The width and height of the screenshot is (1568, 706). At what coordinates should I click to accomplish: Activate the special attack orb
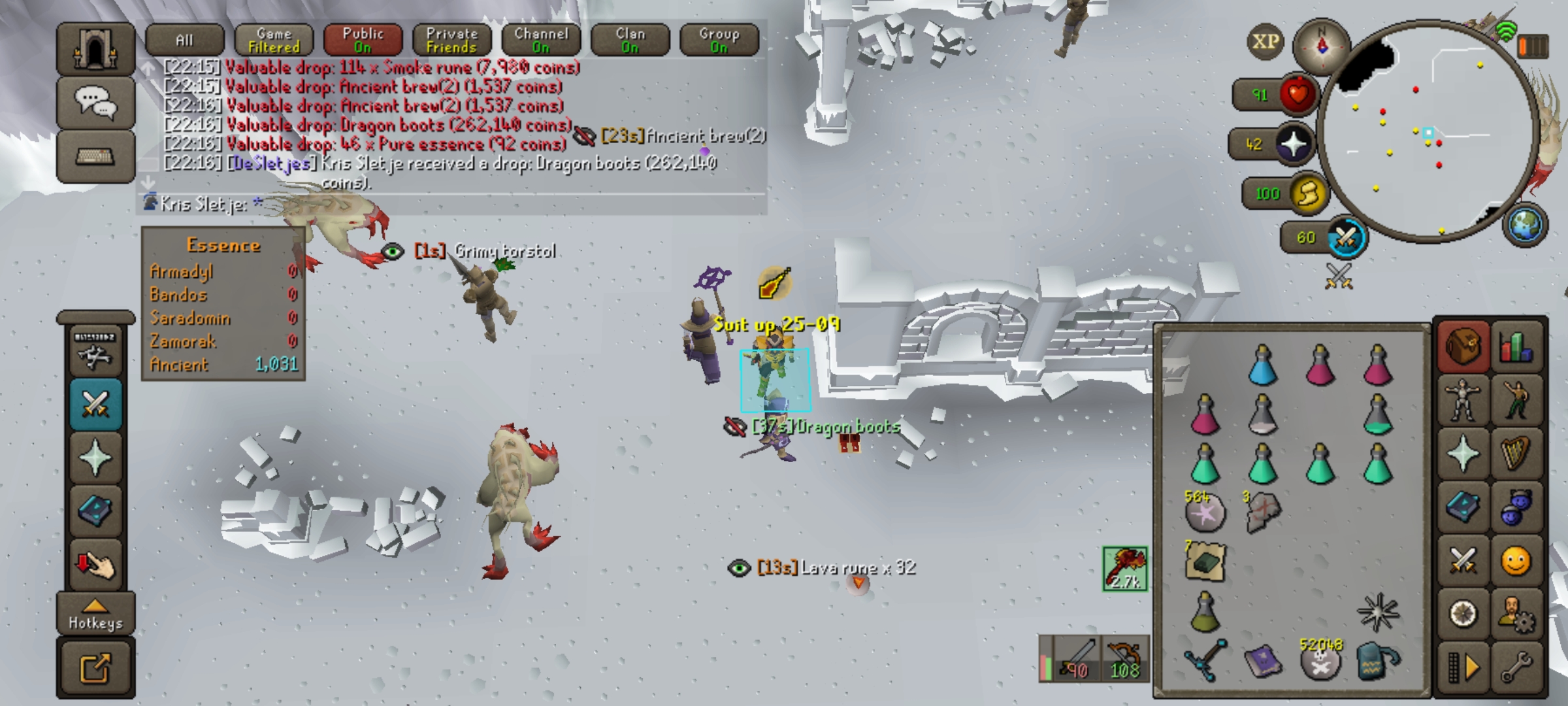coord(1346,237)
